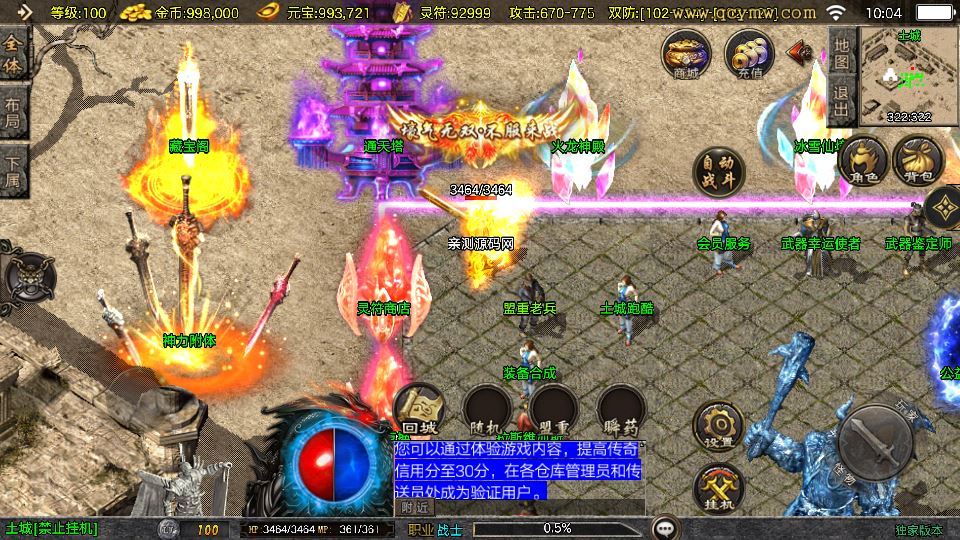Use the 回城 return-to-town scroll
960x540 pixels.
(418, 410)
